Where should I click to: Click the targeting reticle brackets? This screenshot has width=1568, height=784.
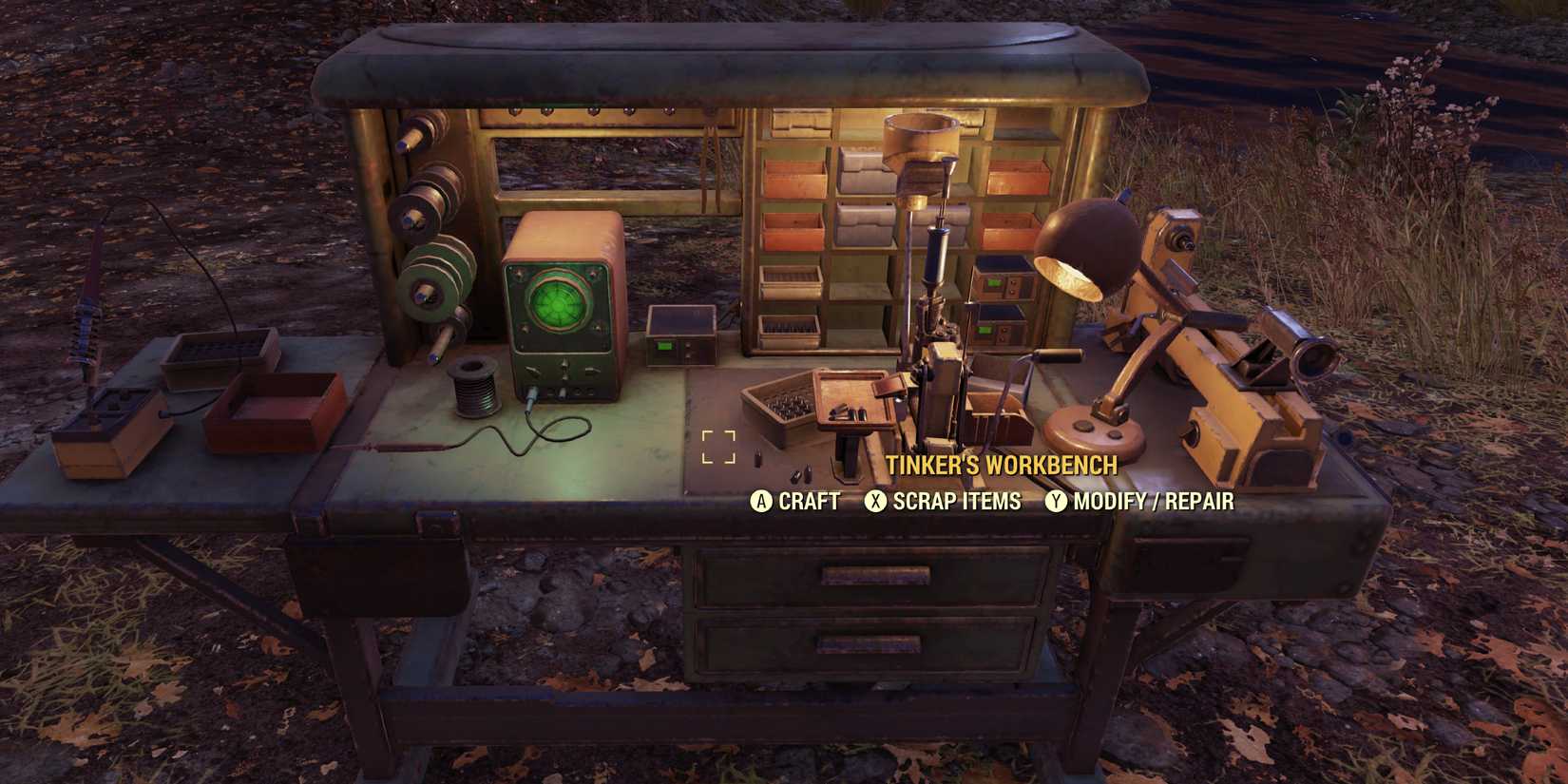(x=719, y=445)
